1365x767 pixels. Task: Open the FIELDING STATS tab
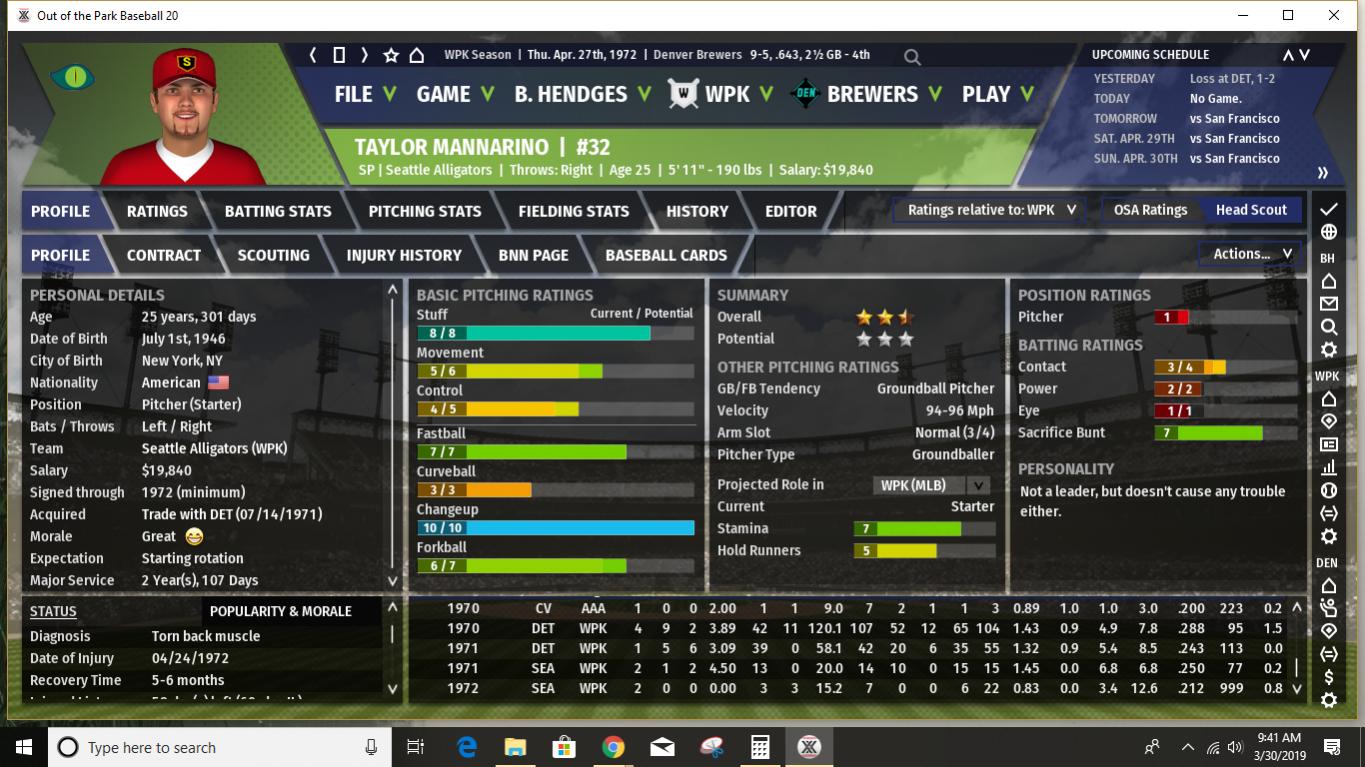pos(574,211)
